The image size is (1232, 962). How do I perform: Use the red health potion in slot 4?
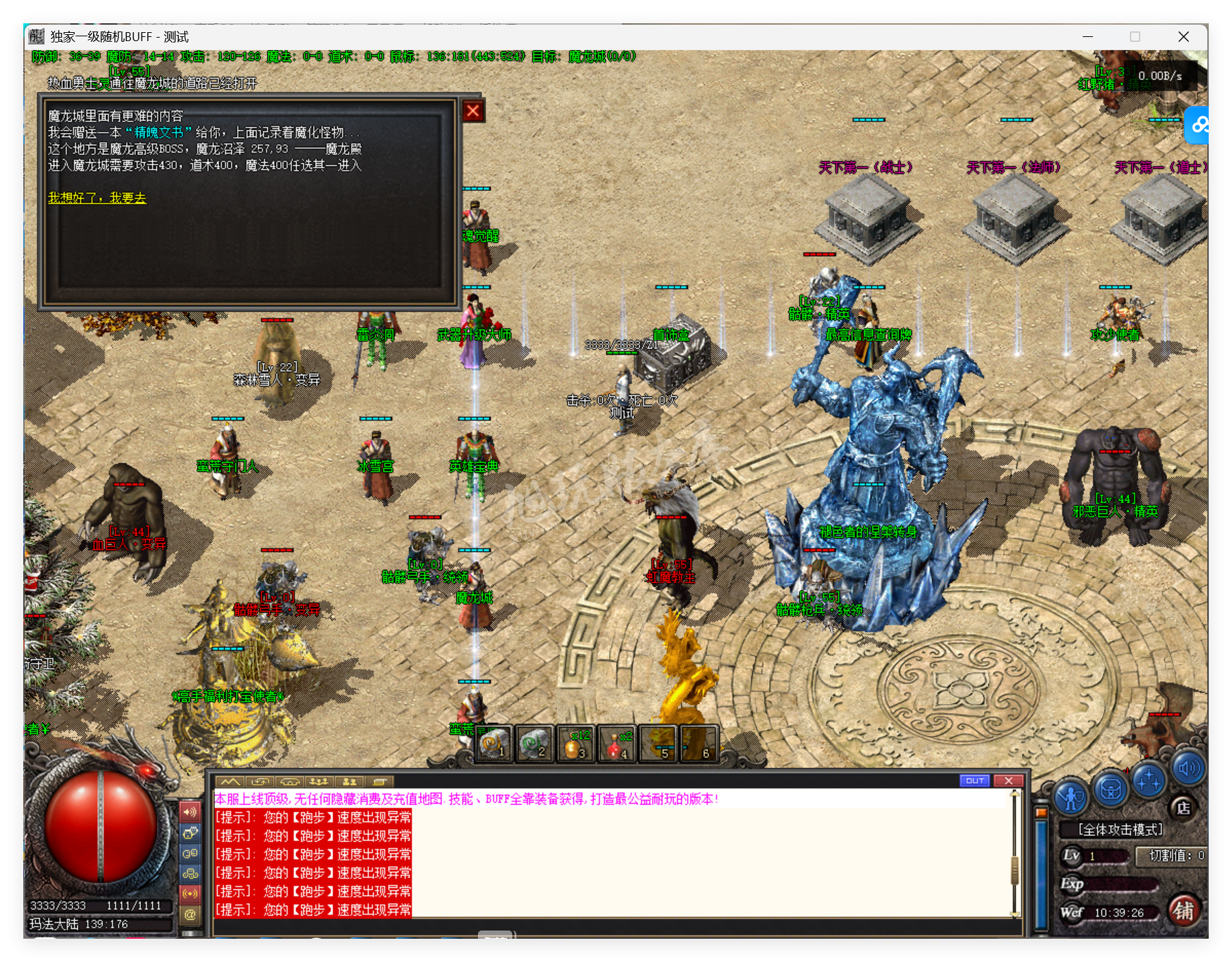tap(616, 744)
